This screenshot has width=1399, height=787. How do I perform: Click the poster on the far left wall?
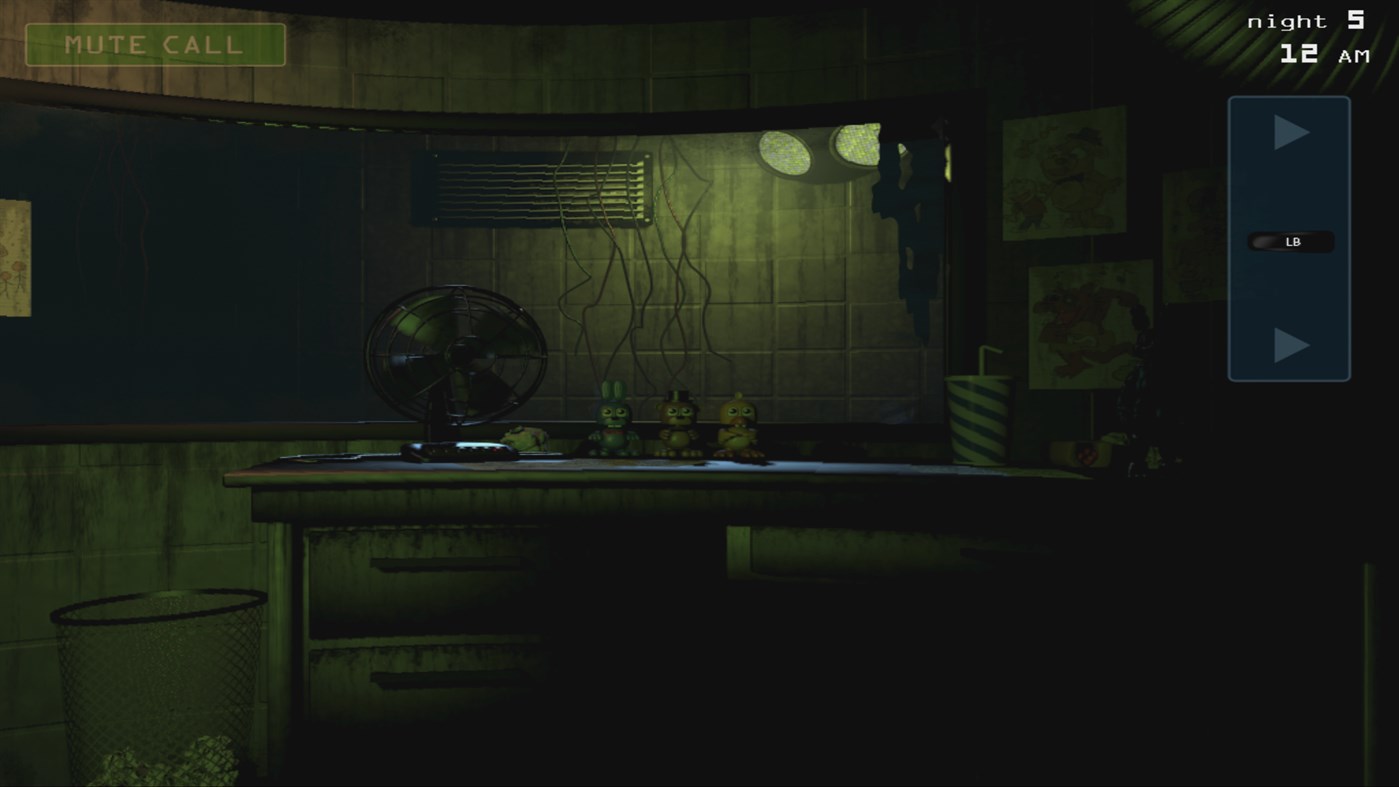[16, 260]
